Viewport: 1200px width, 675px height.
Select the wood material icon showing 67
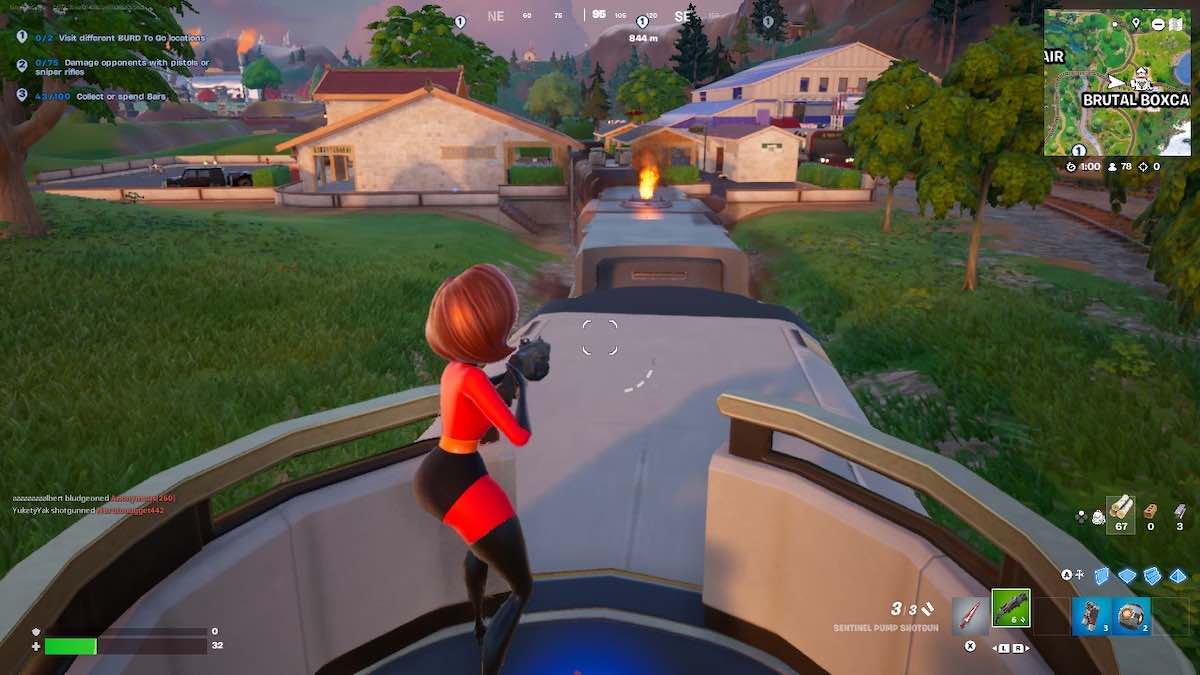[x=1121, y=512]
